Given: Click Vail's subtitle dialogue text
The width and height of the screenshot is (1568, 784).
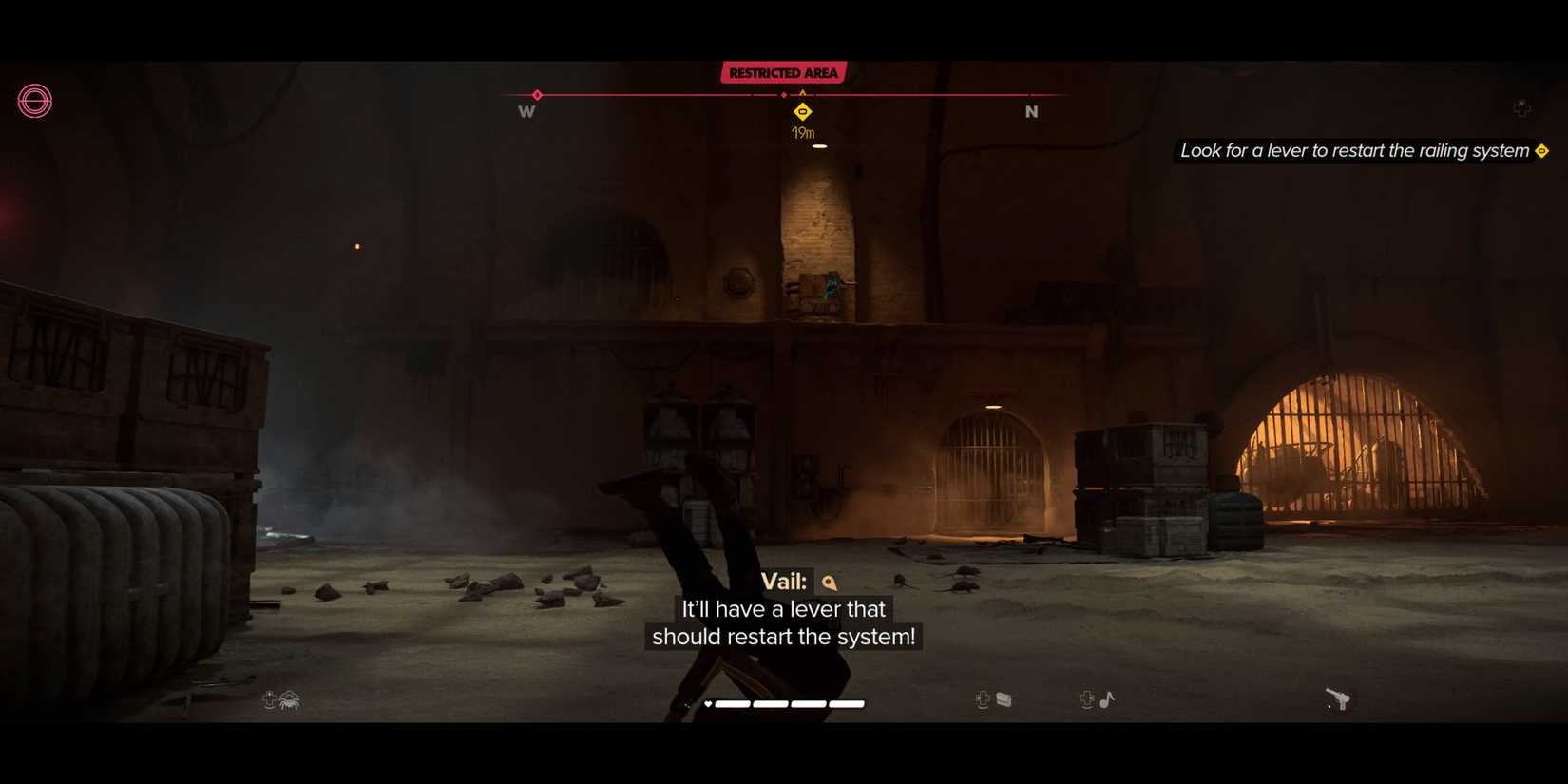Looking at the screenshot, I should click(783, 623).
